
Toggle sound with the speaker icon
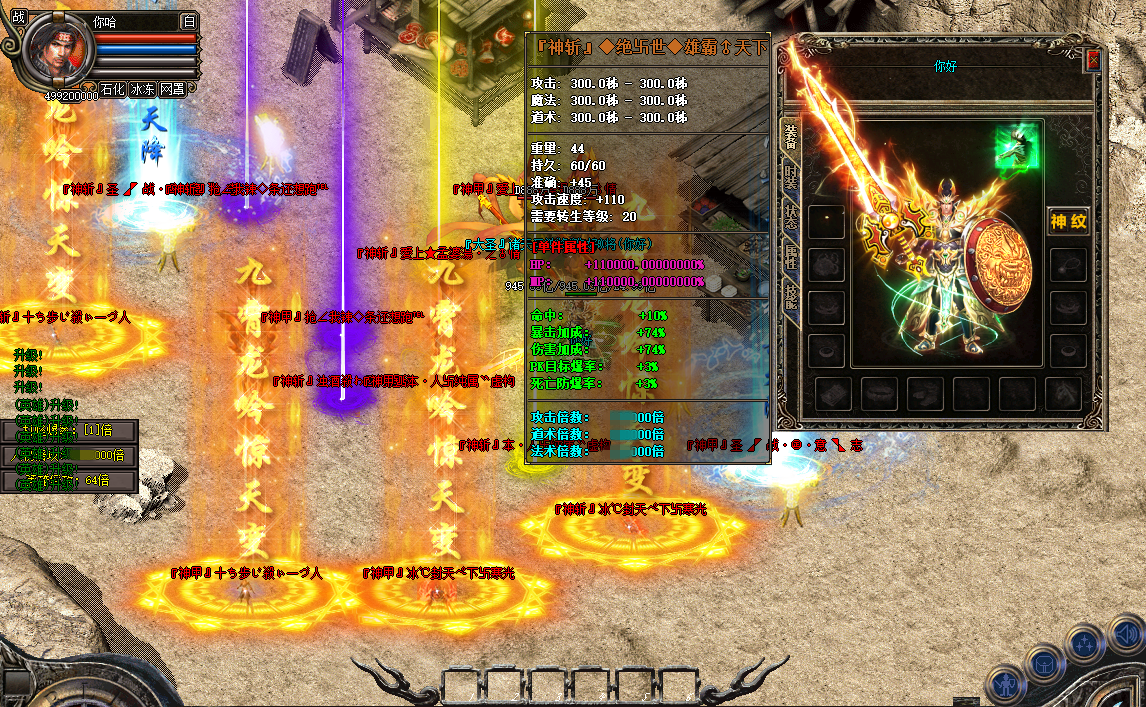tap(1125, 632)
